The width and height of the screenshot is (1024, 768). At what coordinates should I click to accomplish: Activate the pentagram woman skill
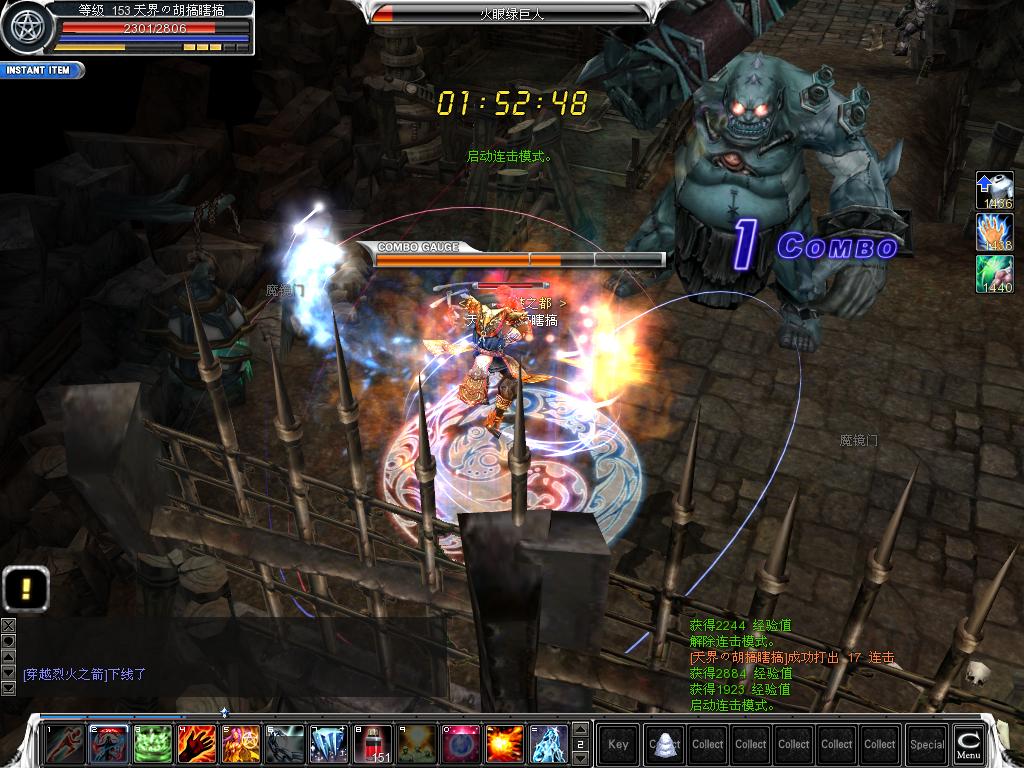click(x=241, y=744)
